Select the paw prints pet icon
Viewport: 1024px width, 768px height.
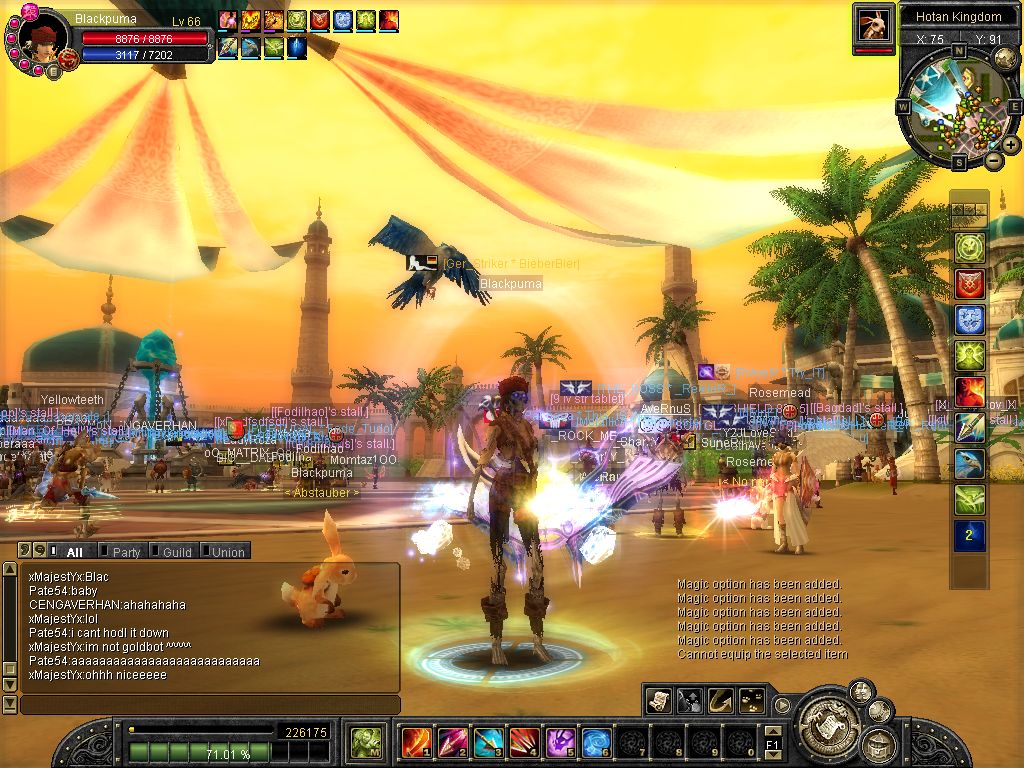(751, 701)
